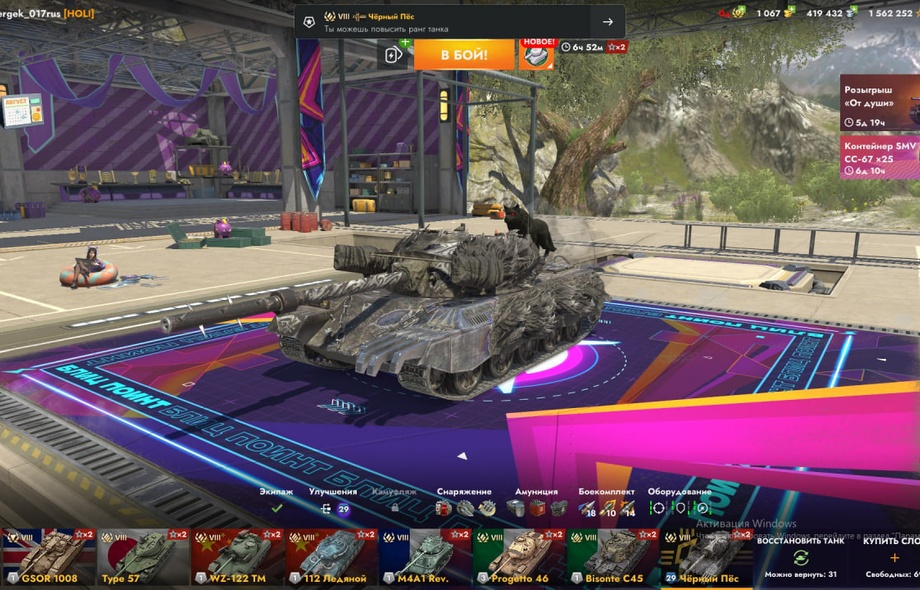Pick the 112 Ледяной tank

(331, 558)
